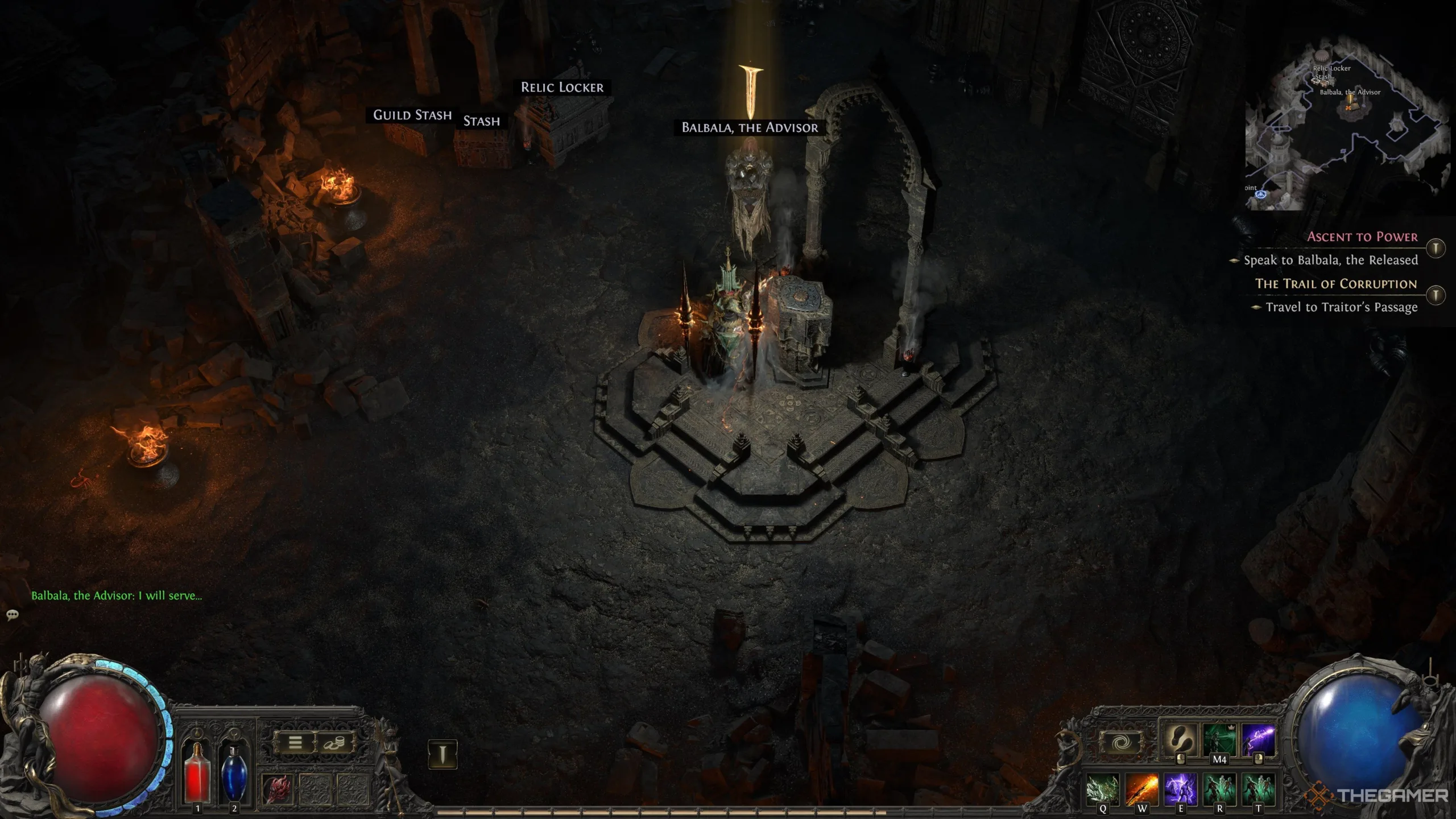The height and width of the screenshot is (819, 1456).
Task: Activate the minion skill on T
Action: [1258, 789]
